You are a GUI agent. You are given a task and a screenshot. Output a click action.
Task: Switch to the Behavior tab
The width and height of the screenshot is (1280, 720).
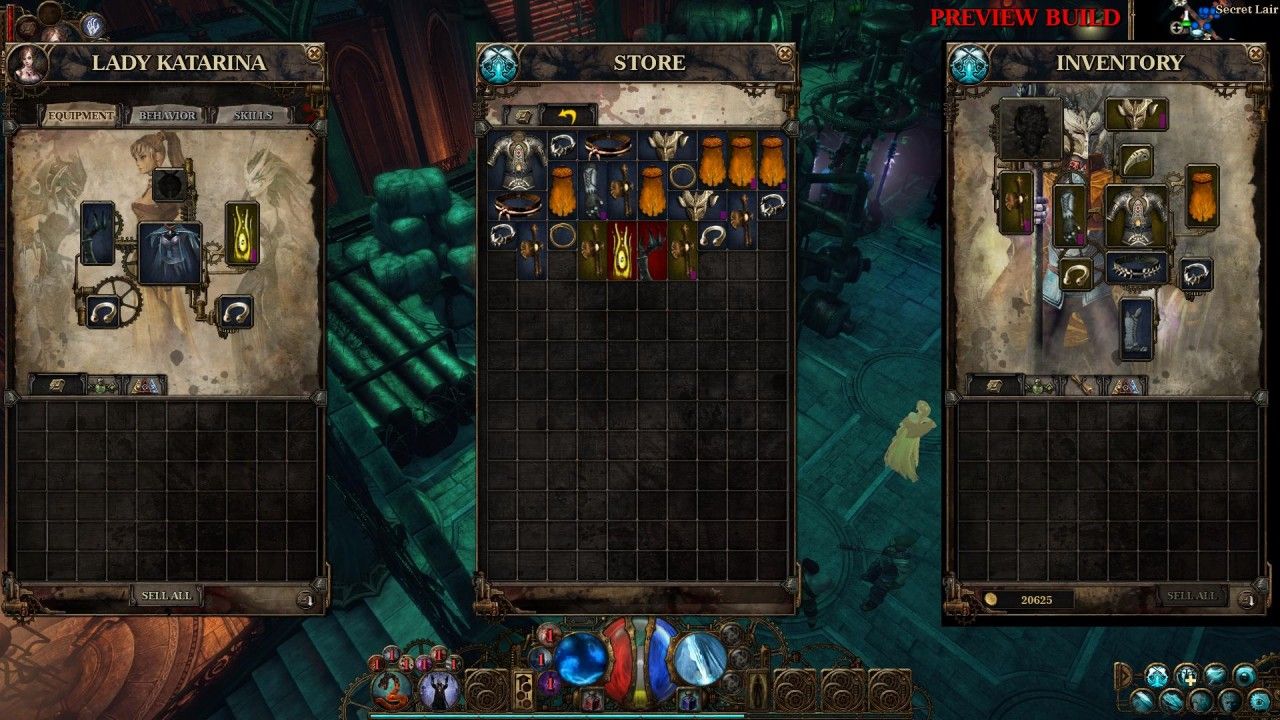click(x=168, y=115)
